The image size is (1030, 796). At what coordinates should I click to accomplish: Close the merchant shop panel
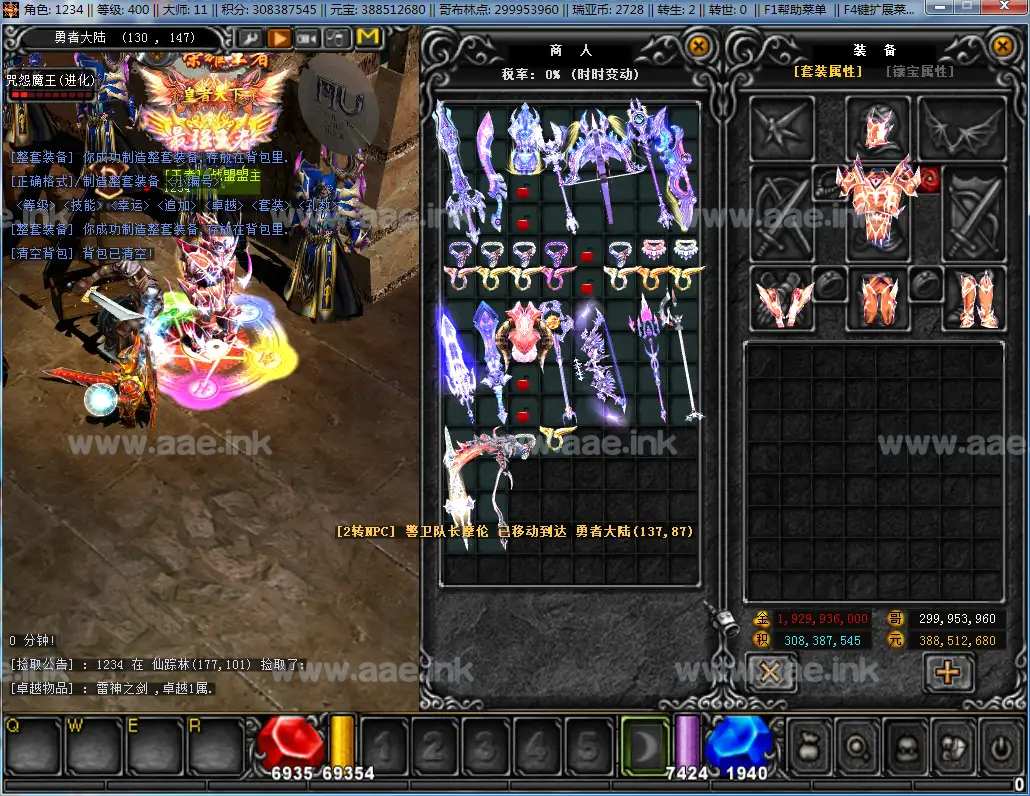coord(699,46)
